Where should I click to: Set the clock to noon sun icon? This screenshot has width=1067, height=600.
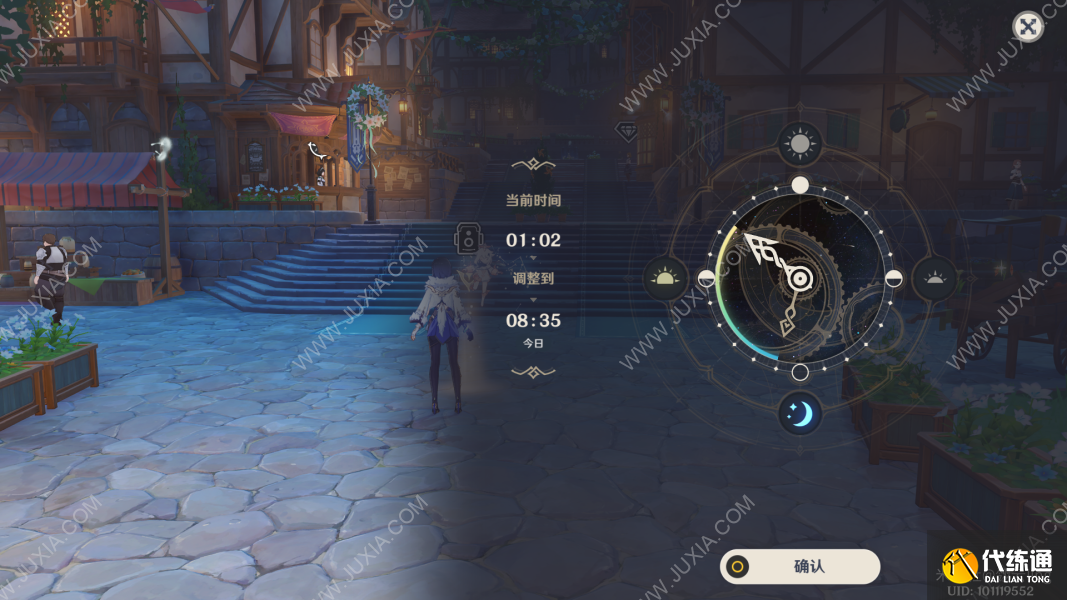tap(800, 145)
